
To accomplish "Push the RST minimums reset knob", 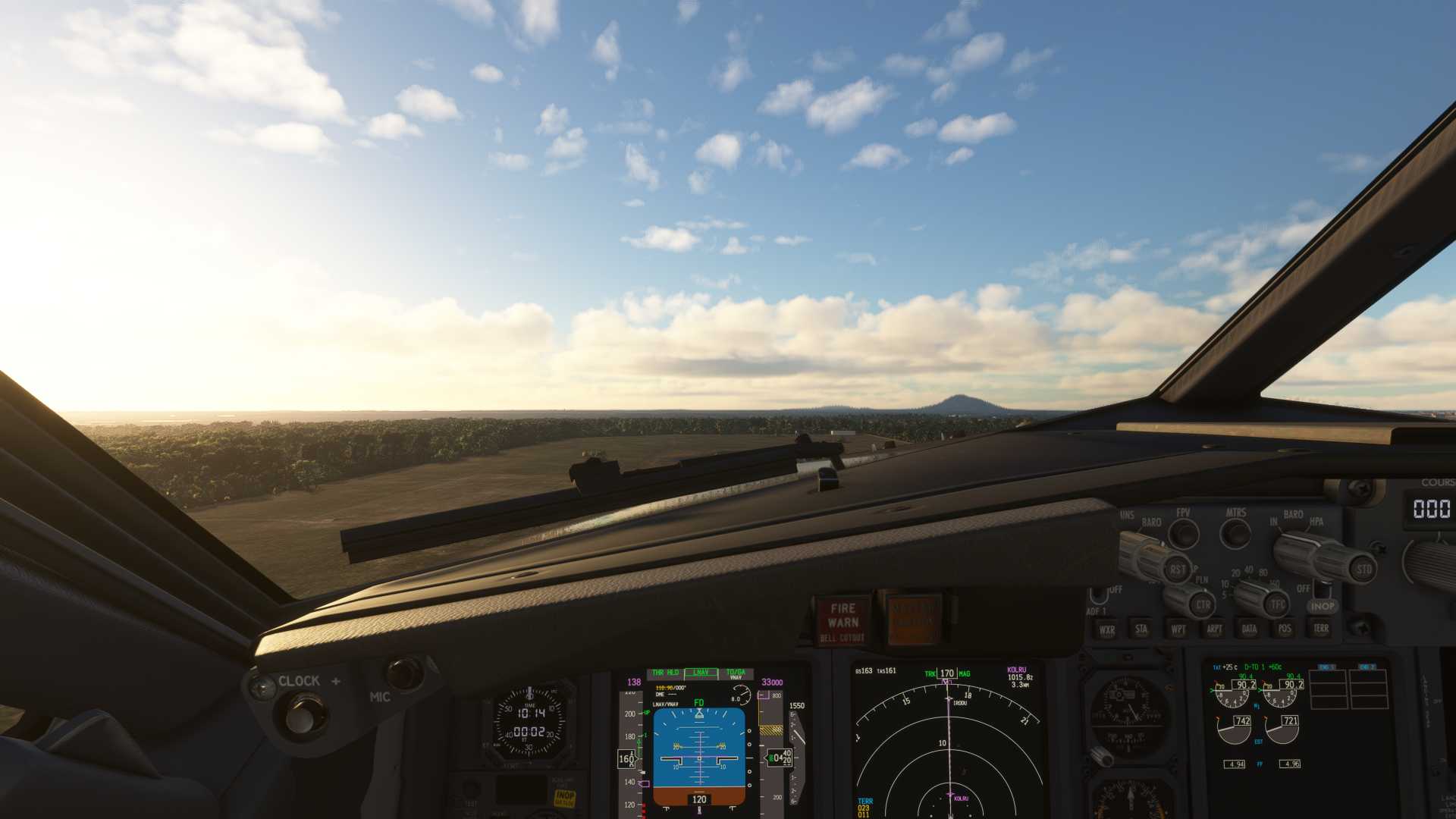I will point(1177,570).
